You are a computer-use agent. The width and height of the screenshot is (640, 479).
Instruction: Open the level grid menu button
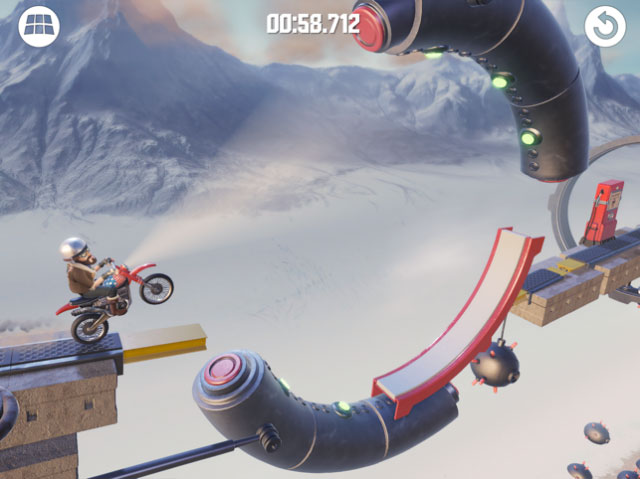click(39, 27)
